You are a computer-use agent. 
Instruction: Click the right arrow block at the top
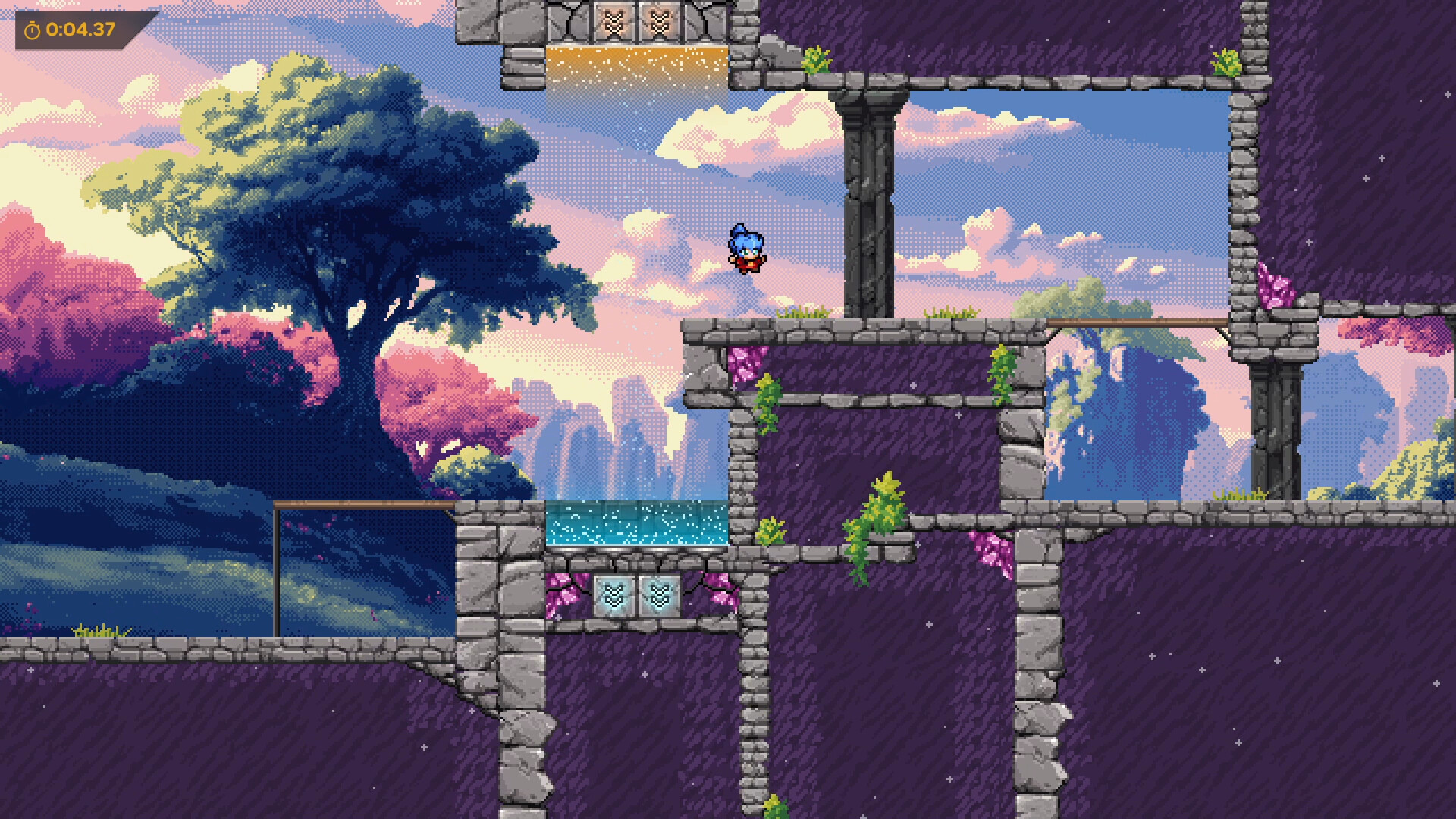point(659,20)
